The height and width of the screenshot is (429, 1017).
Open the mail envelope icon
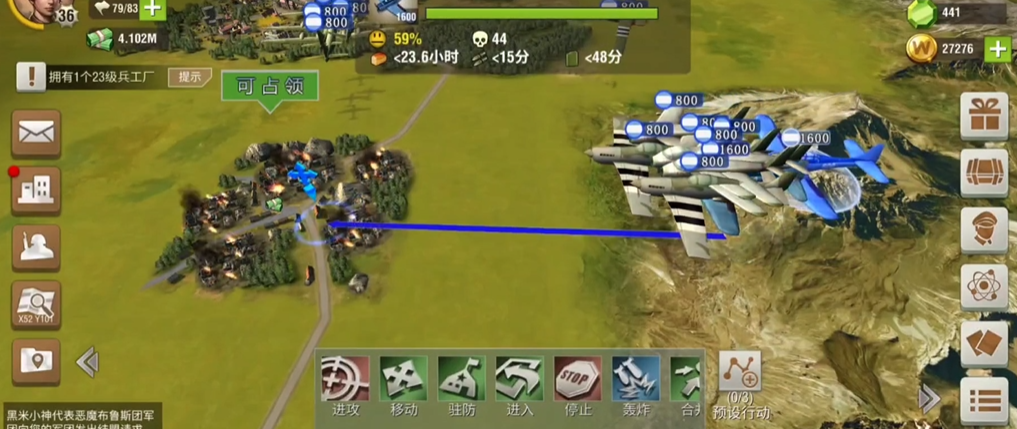[36, 132]
